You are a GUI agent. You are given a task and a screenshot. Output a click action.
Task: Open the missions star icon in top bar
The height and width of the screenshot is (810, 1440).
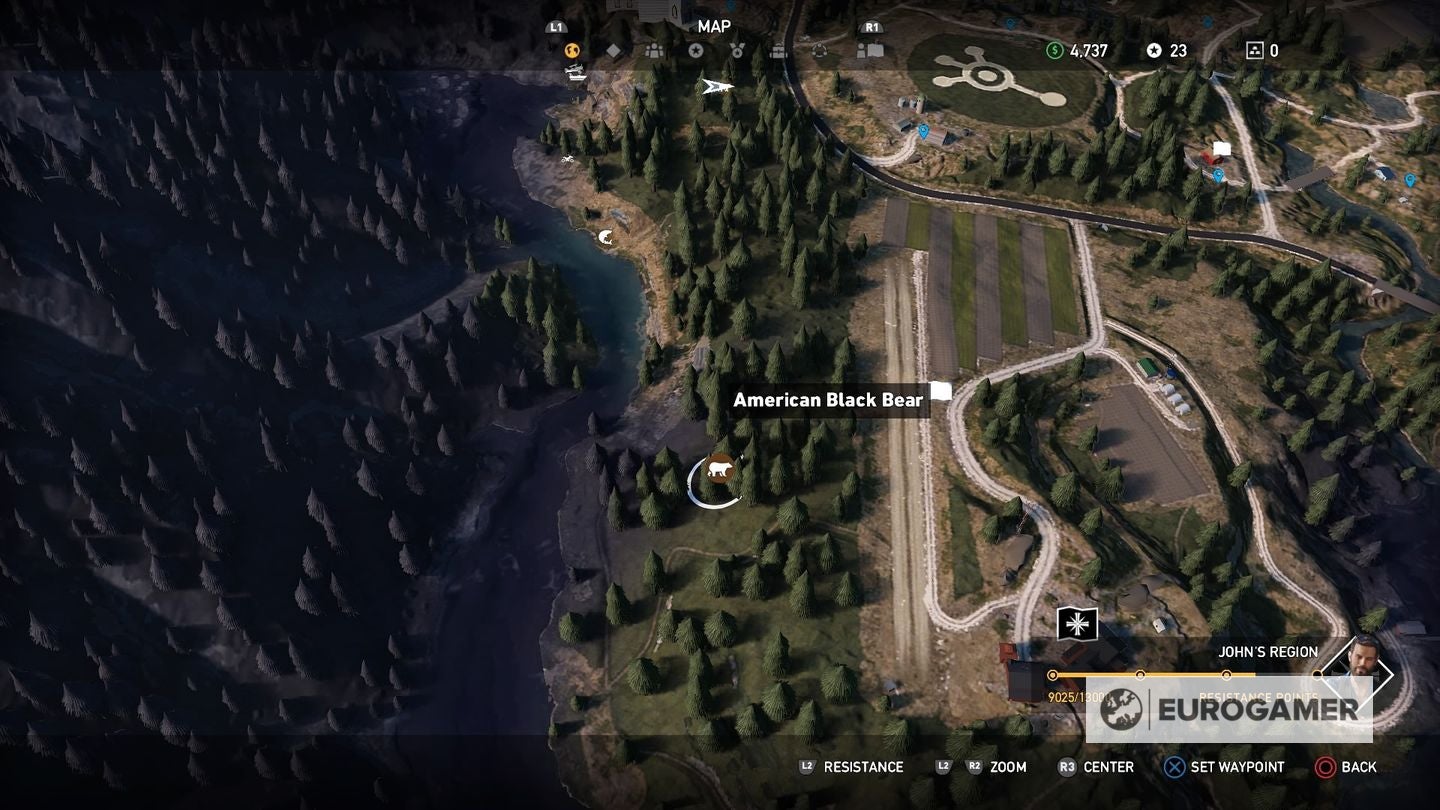(x=696, y=50)
